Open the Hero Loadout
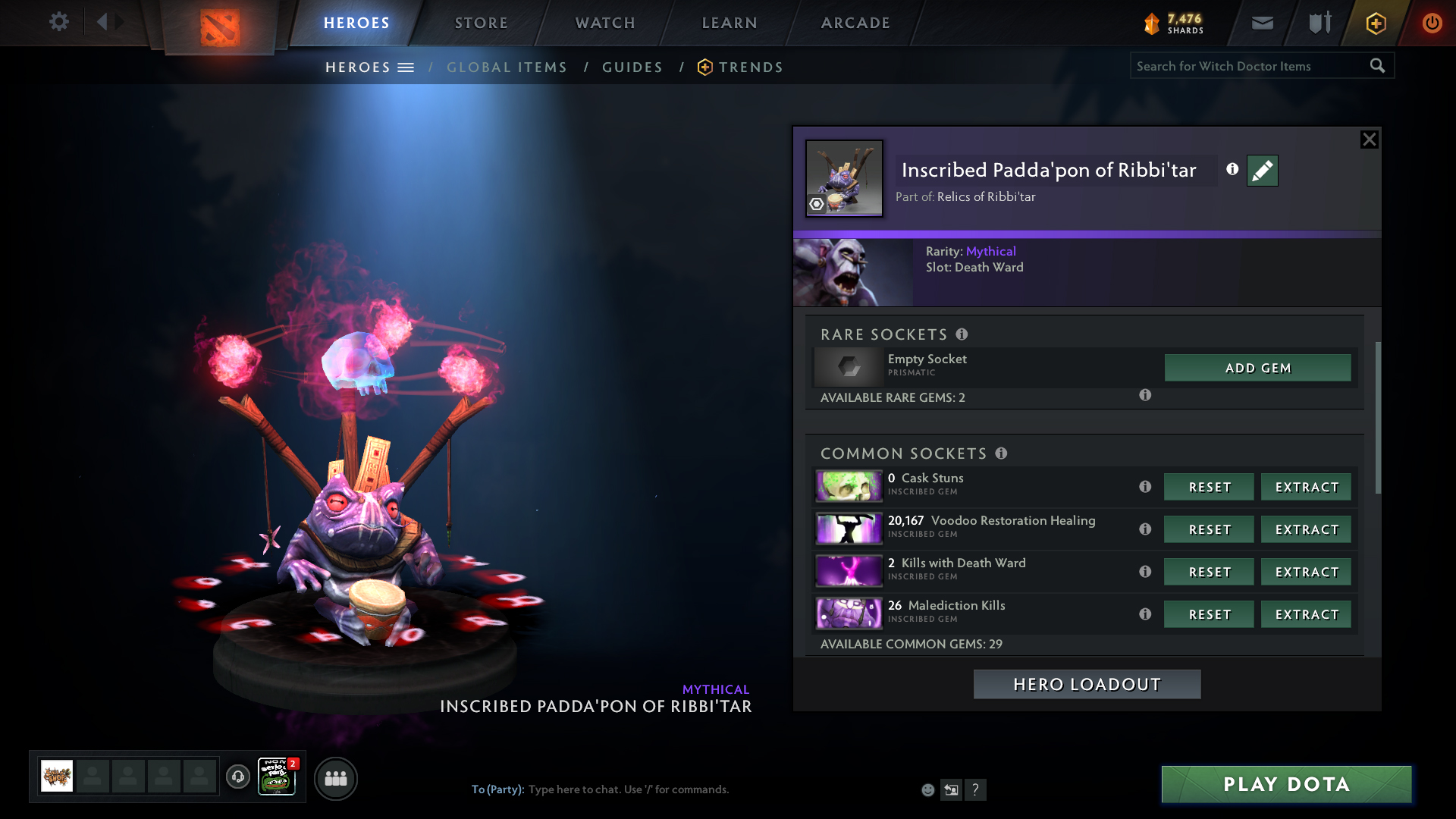This screenshot has height=819, width=1456. pos(1087,684)
